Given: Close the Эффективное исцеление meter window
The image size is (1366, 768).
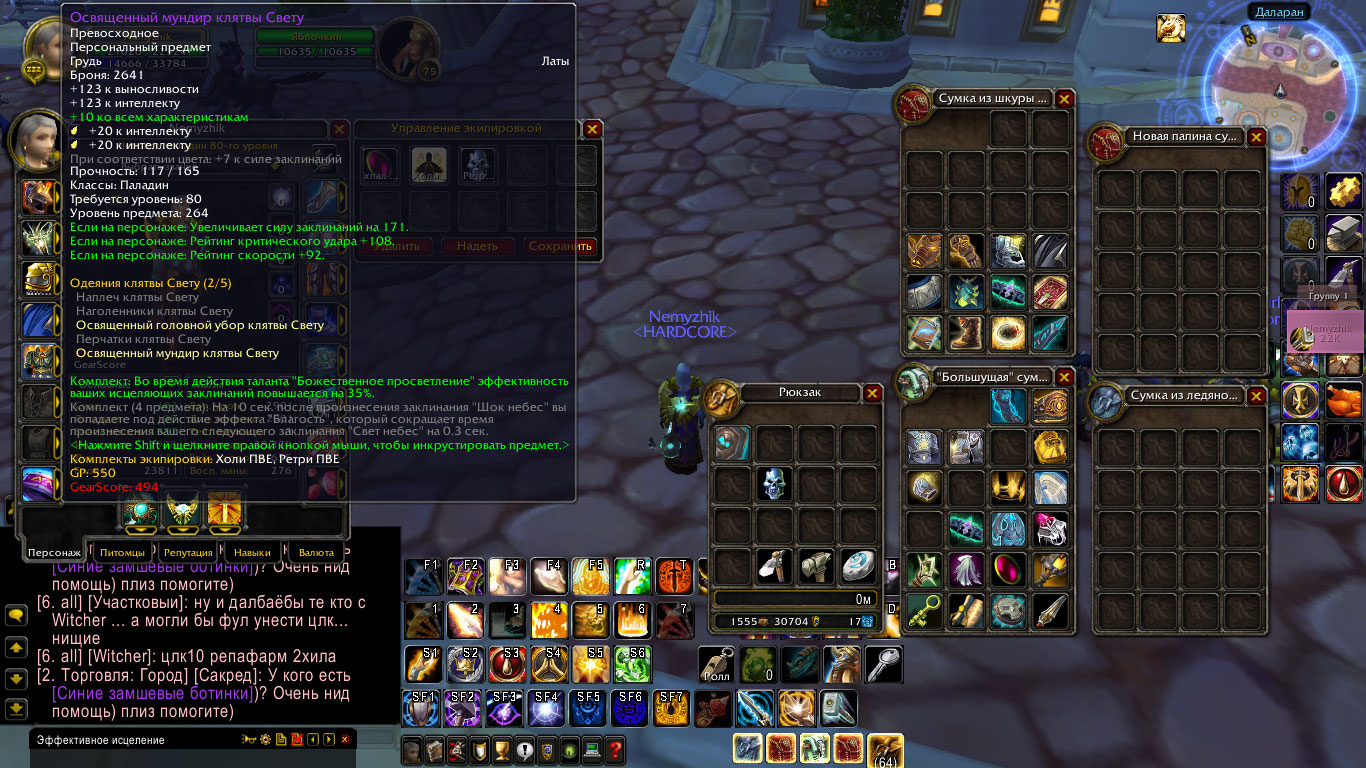Looking at the screenshot, I should click(345, 740).
